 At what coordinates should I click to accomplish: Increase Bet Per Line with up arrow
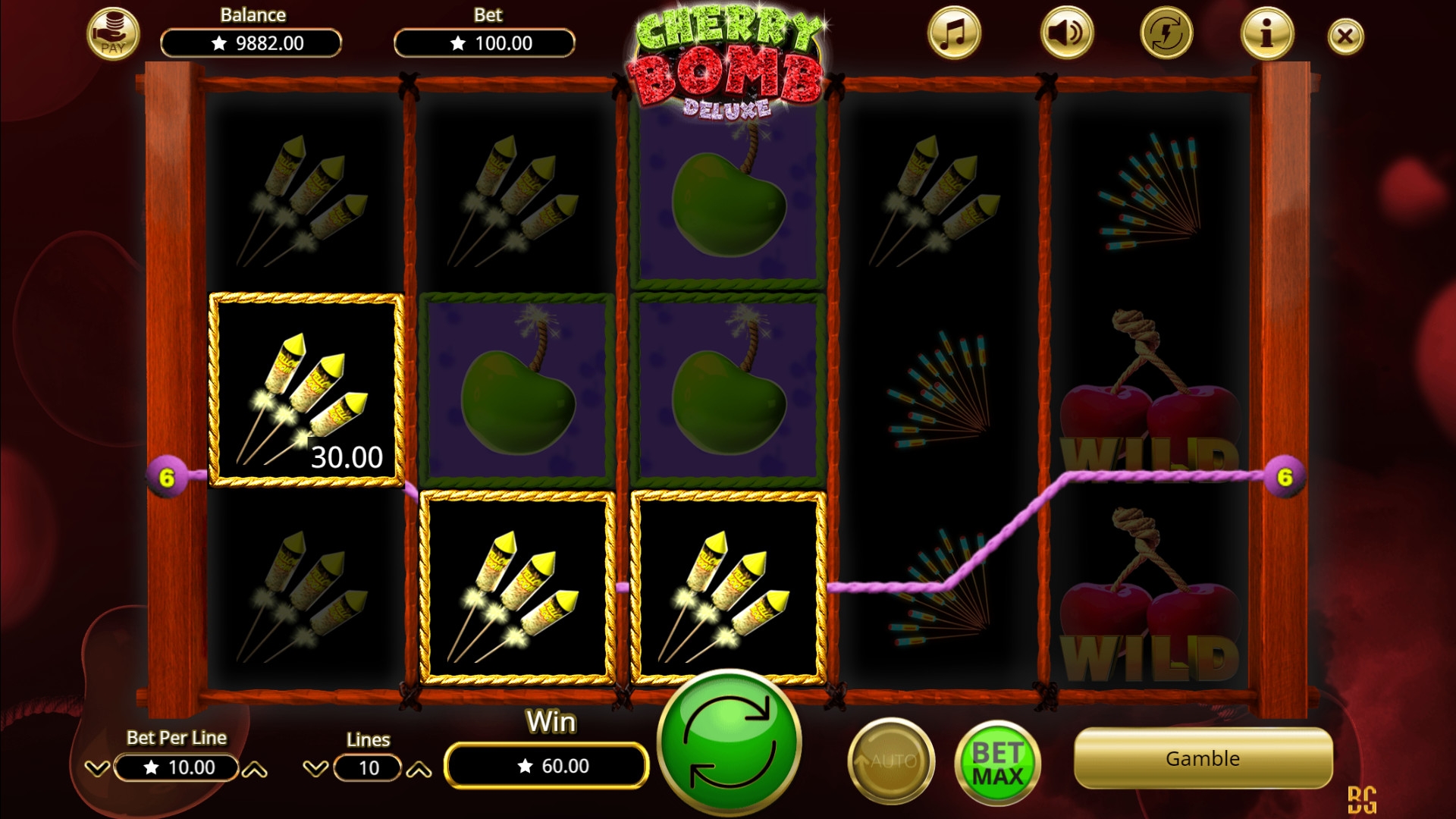click(255, 770)
